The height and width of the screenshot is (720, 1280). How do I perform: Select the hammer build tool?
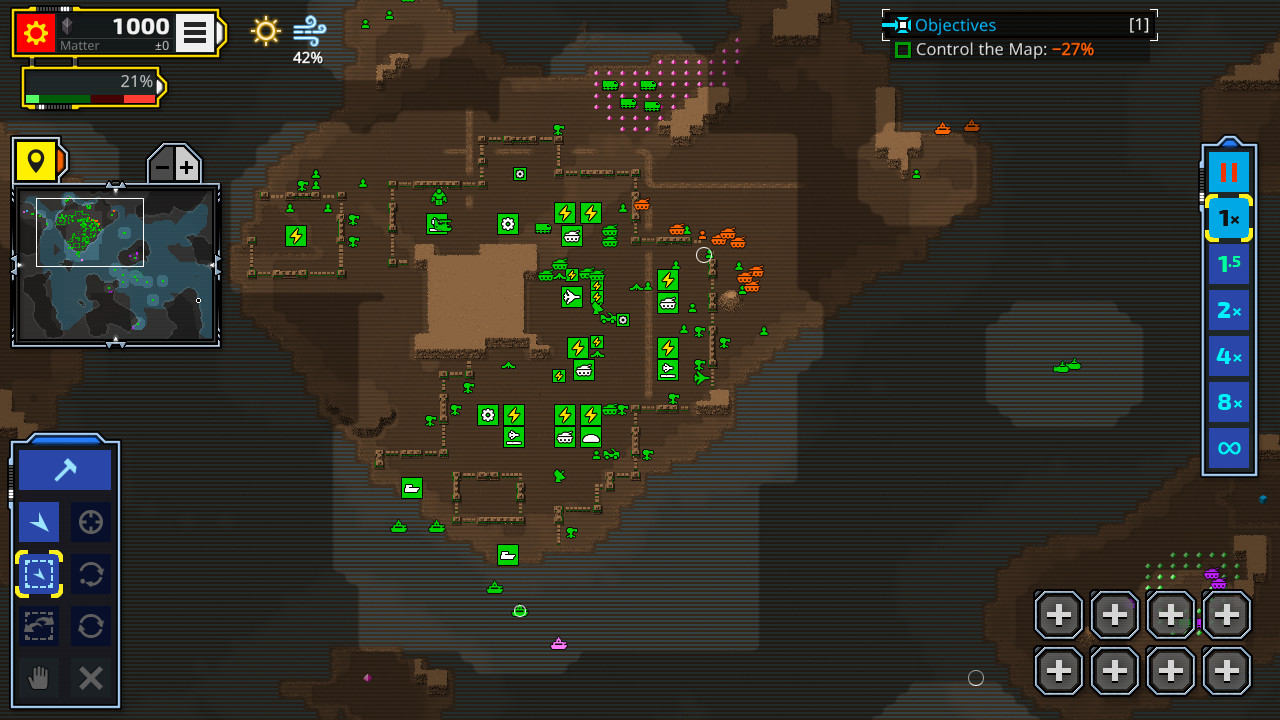click(64, 468)
